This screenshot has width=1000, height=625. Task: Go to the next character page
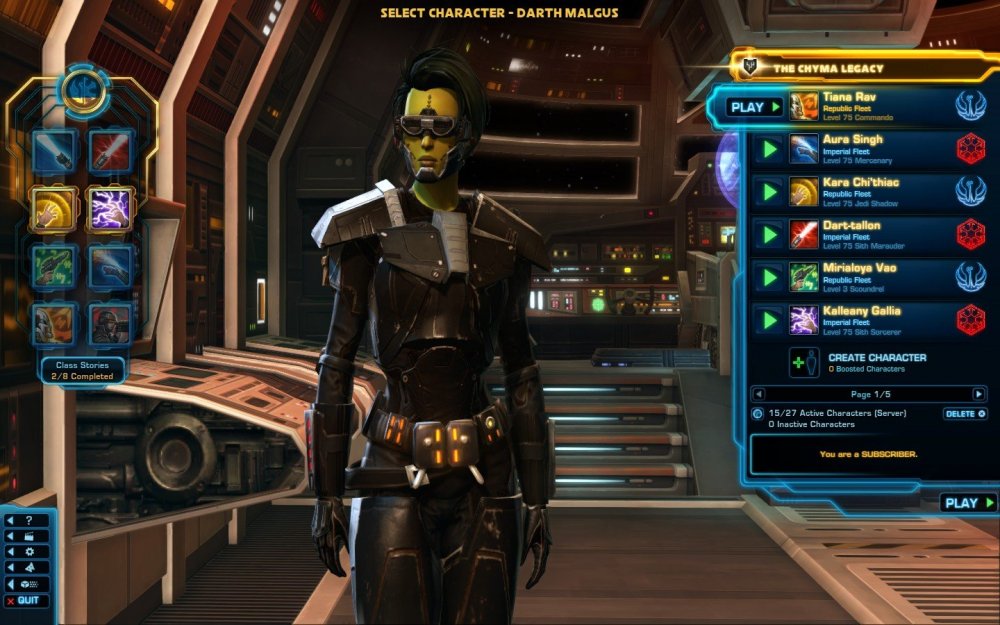pyautogui.click(x=980, y=394)
